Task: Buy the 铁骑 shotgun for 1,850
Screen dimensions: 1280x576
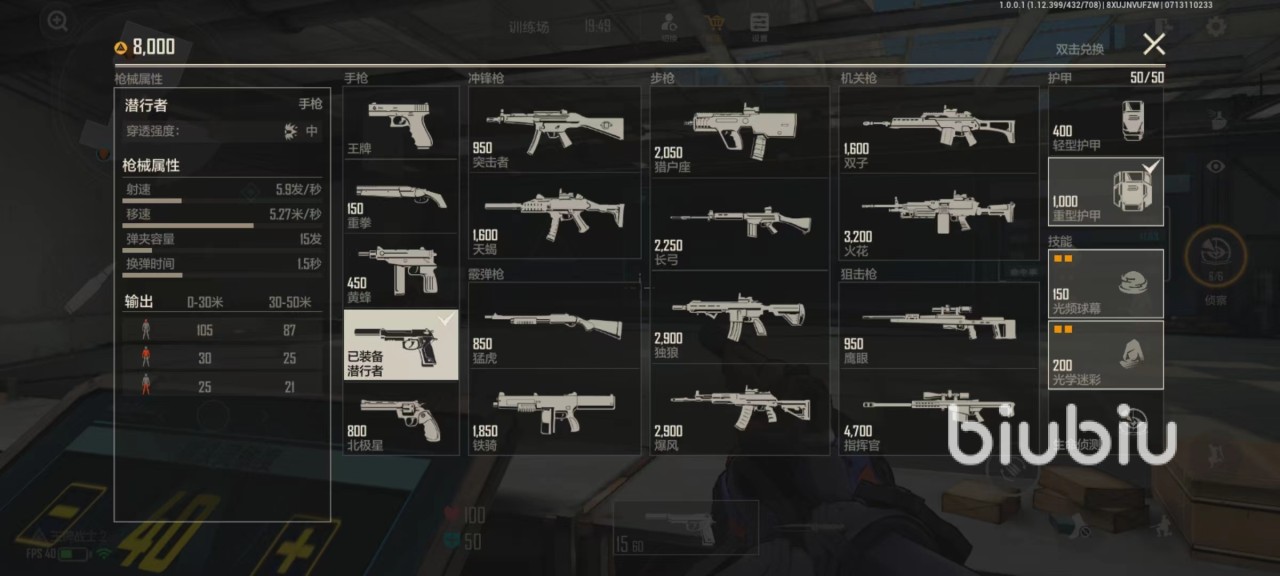Action: click(x=554, y=410)
